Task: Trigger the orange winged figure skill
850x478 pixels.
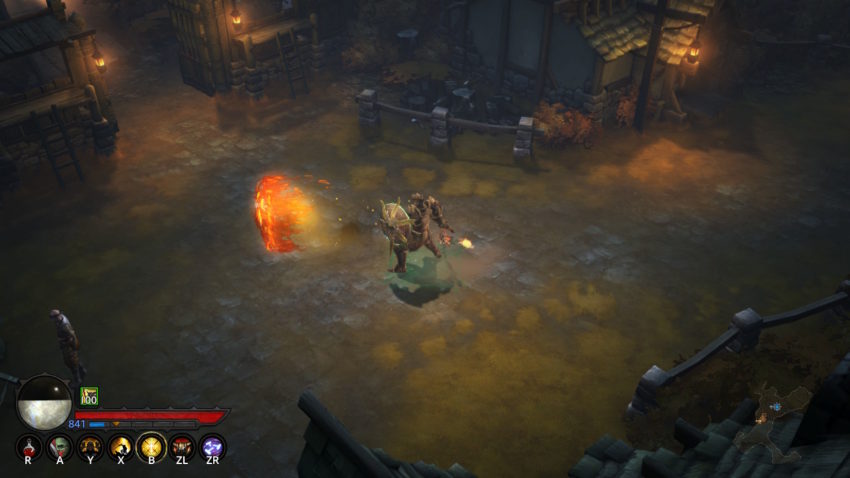Action: (90, 446)
